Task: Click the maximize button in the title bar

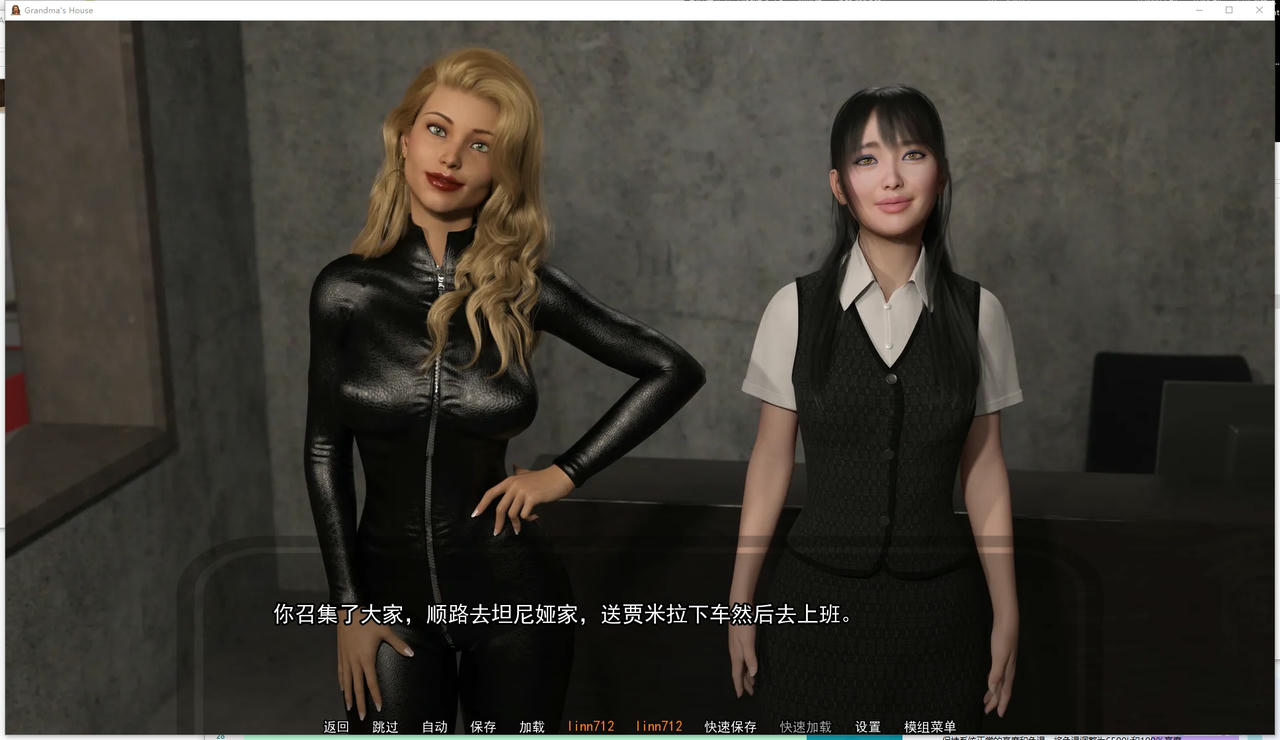Action: [1229, 10]
